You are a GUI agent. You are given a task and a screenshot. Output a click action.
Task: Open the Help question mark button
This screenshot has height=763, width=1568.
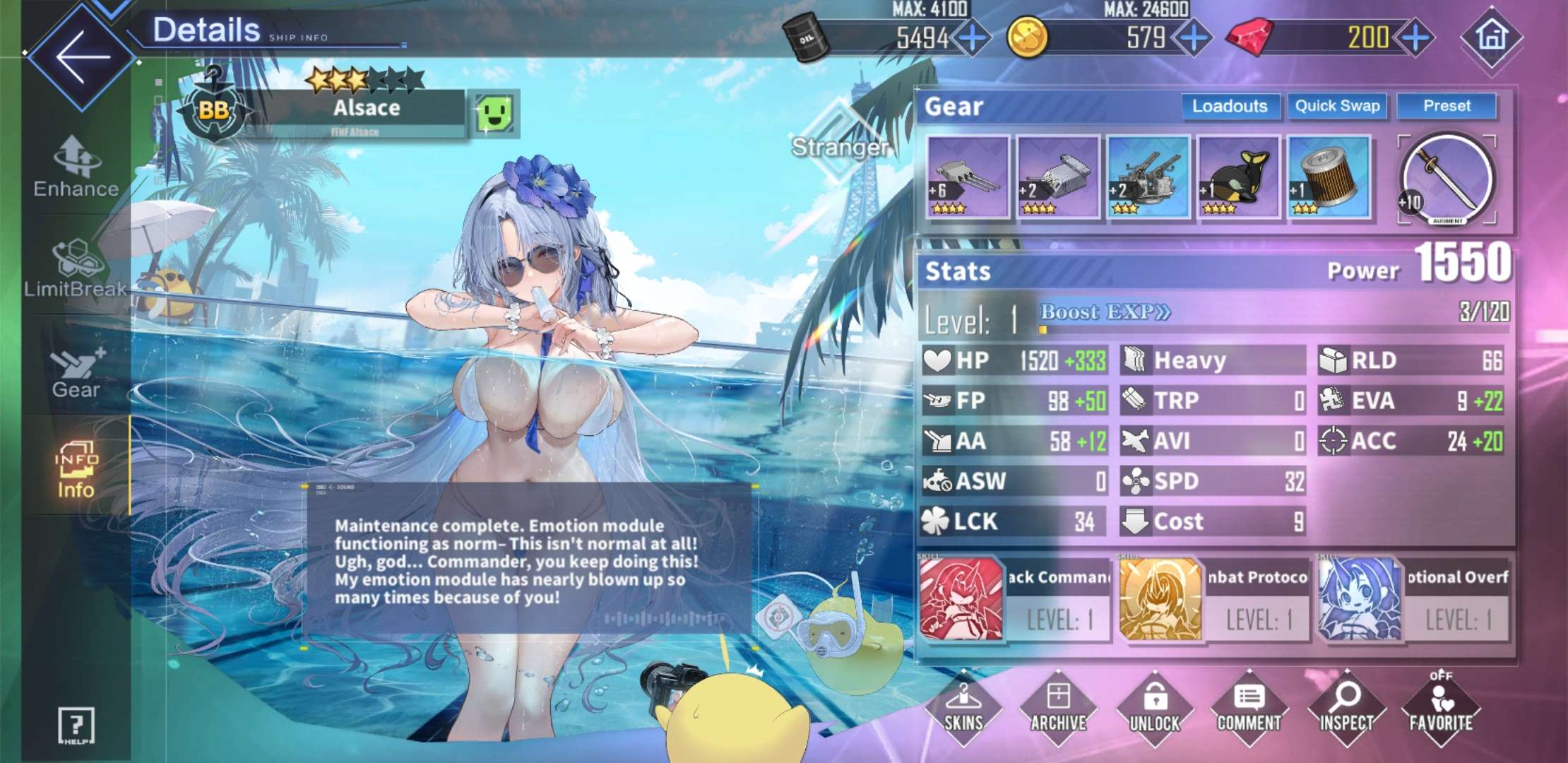point(76,726)
